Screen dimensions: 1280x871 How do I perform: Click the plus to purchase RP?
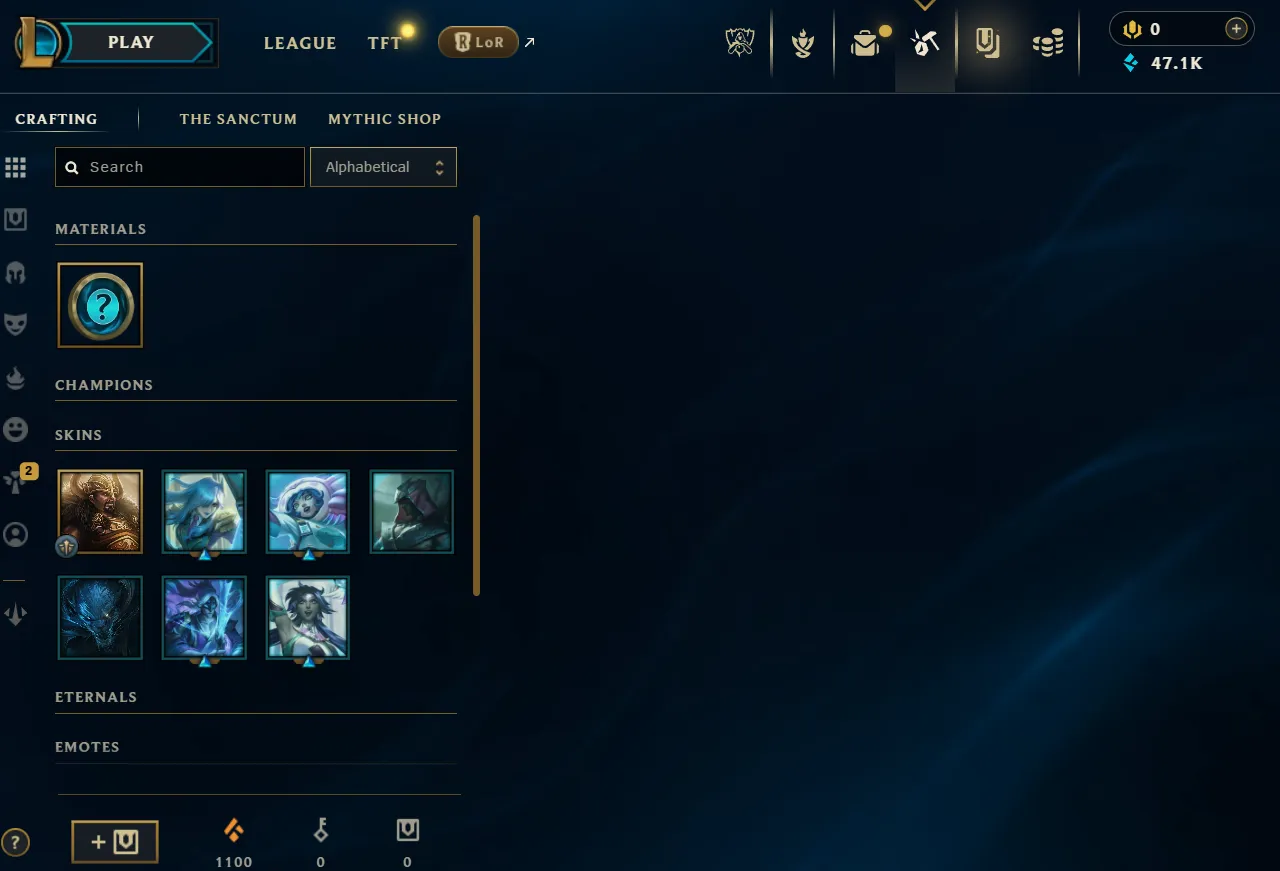pos(1236,28)
